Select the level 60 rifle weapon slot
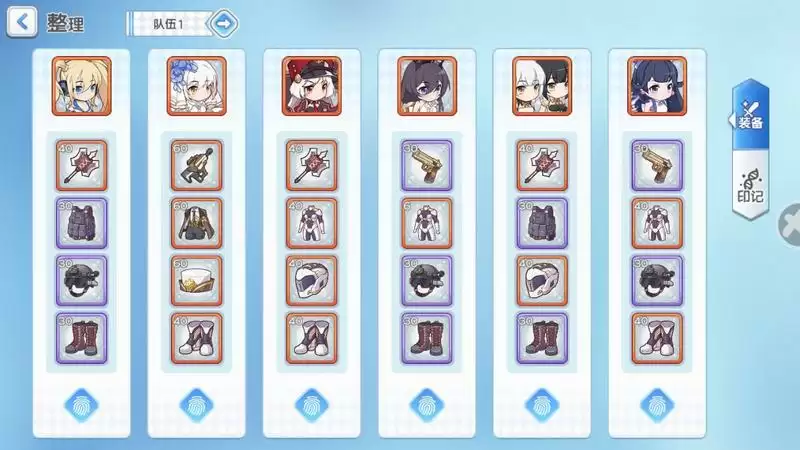Screen dimensions: 800x450 [x=197, y=166]
